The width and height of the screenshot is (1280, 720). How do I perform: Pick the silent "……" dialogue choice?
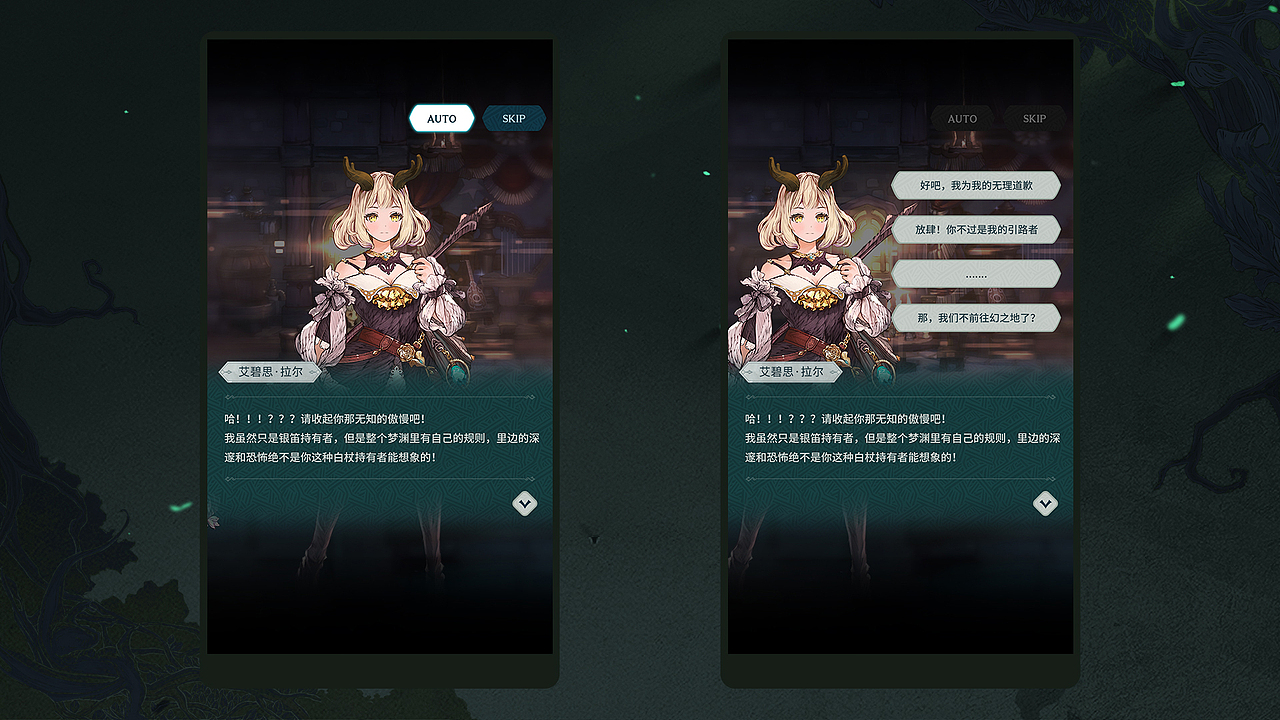(x=975, y=273)
